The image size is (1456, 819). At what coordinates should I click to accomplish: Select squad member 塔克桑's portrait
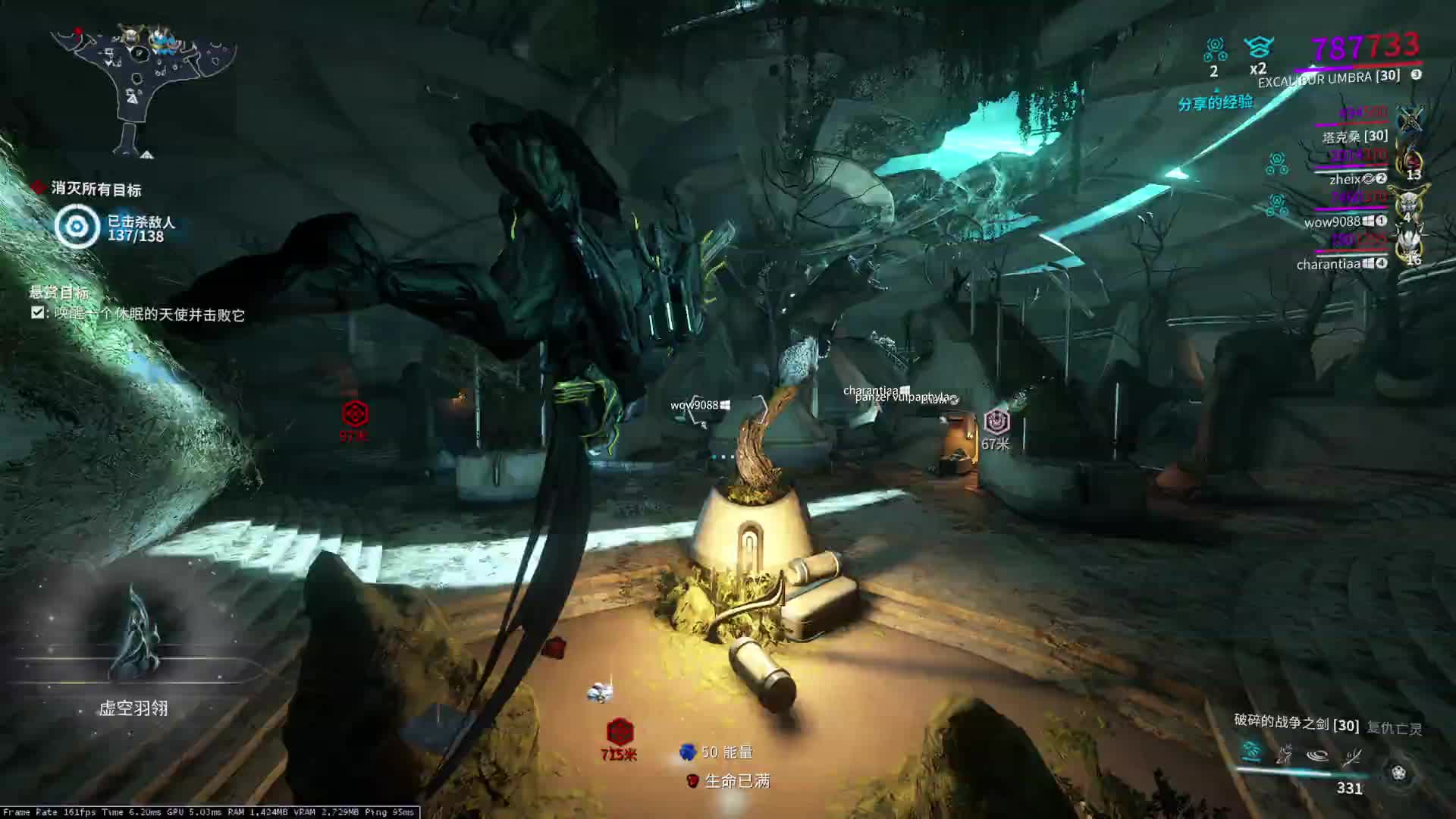click(x=1410, y=120)
